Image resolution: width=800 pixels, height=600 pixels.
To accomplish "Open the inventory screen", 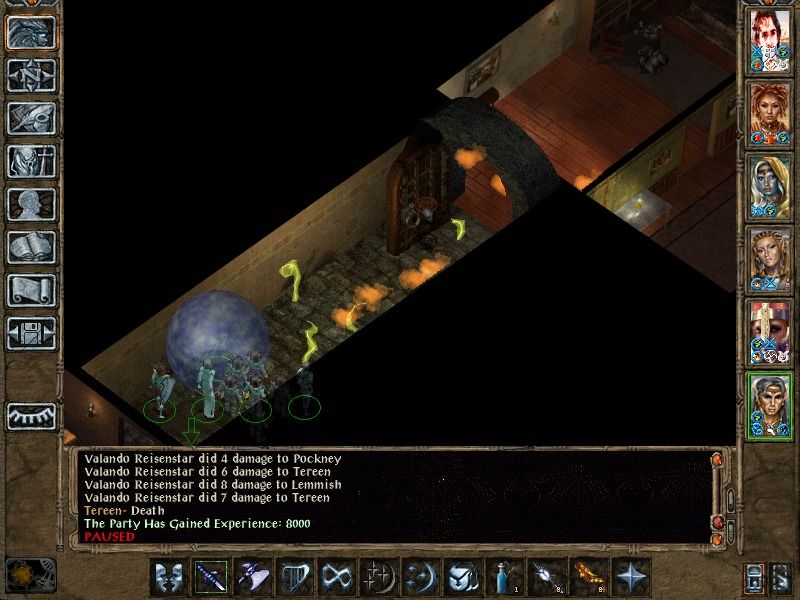I will point(30,160).
